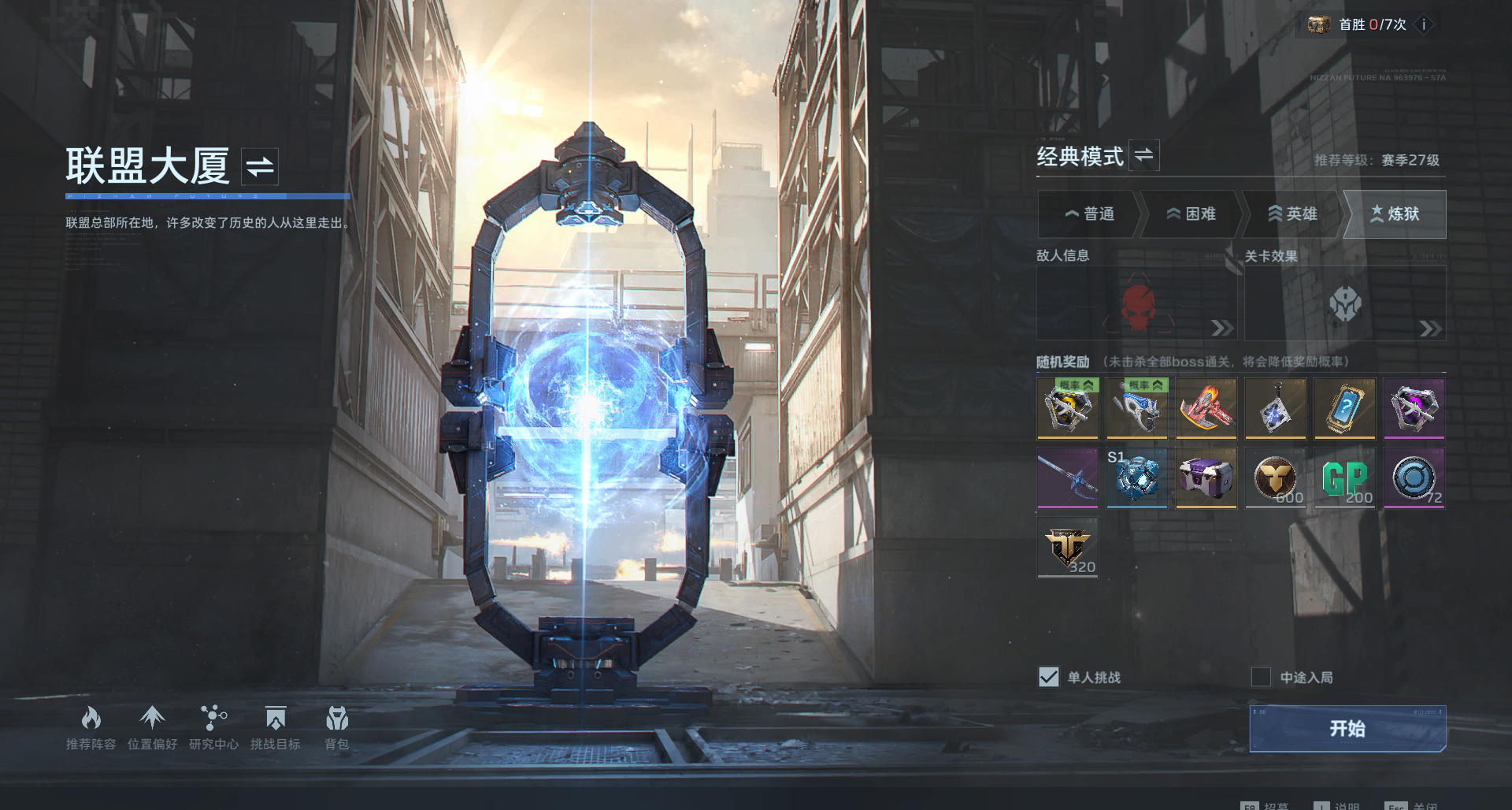1512x810 pixels.
Task: Open 位置偏好 position preference
Action: tap(152, 727)
